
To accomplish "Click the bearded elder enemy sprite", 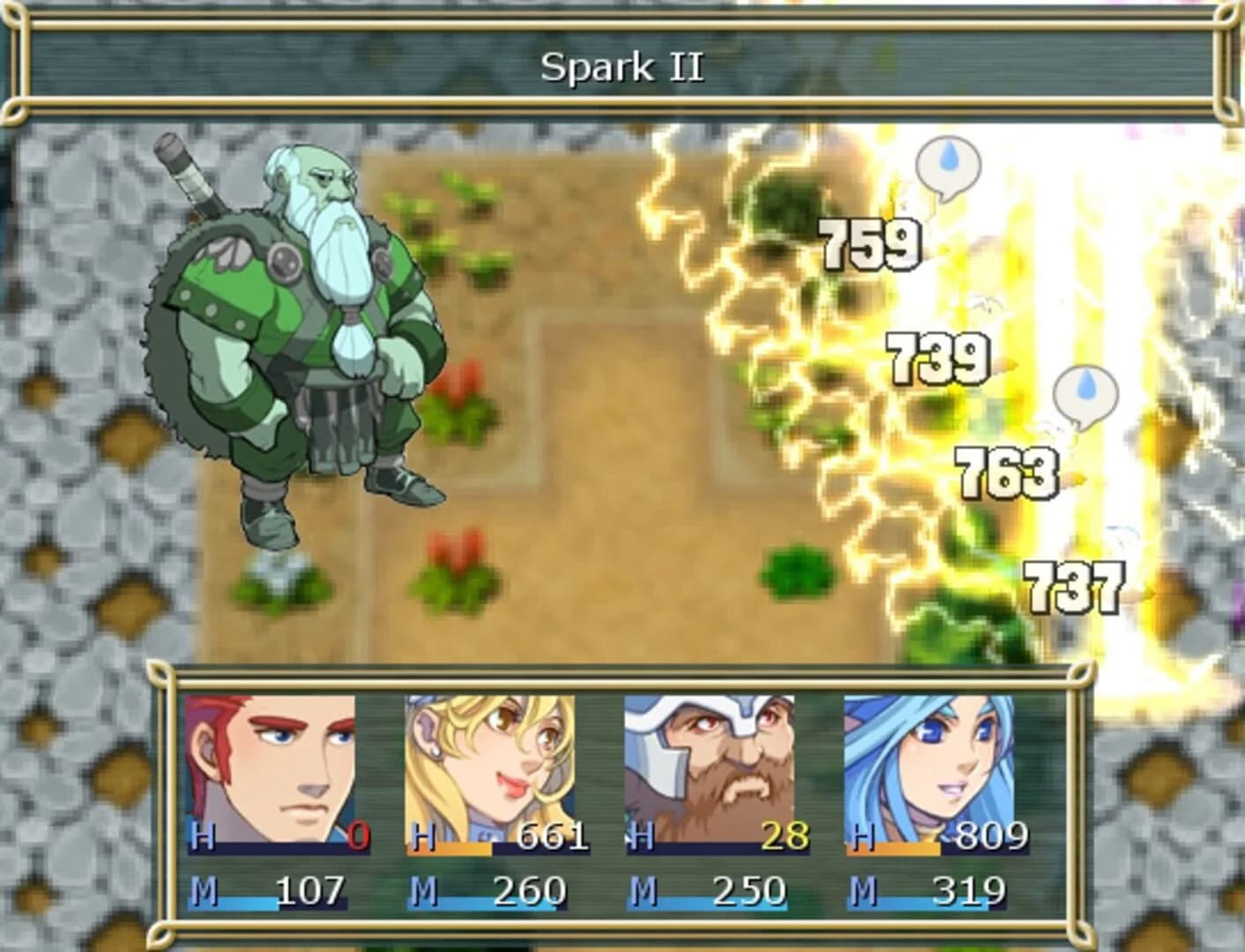I will click(300, 335).
